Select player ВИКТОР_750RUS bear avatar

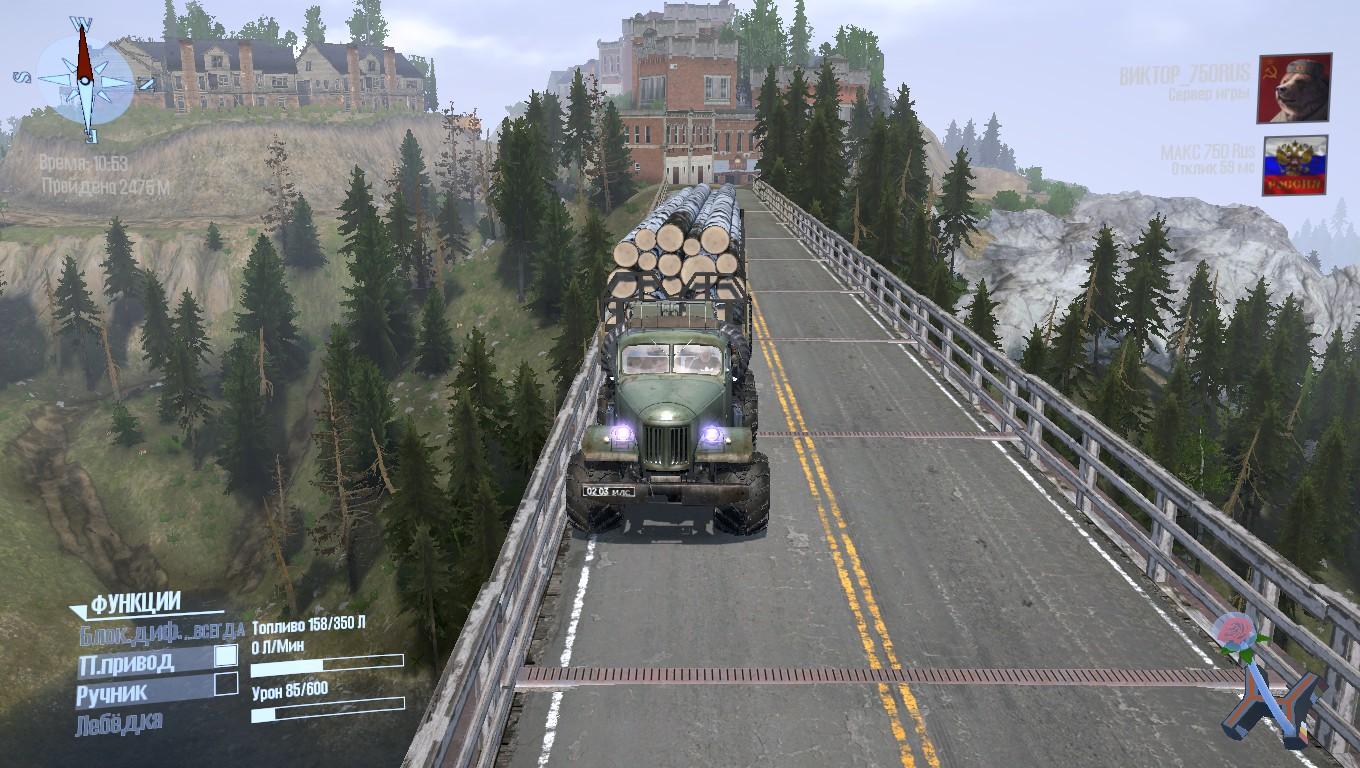[x=1294, y=88]
